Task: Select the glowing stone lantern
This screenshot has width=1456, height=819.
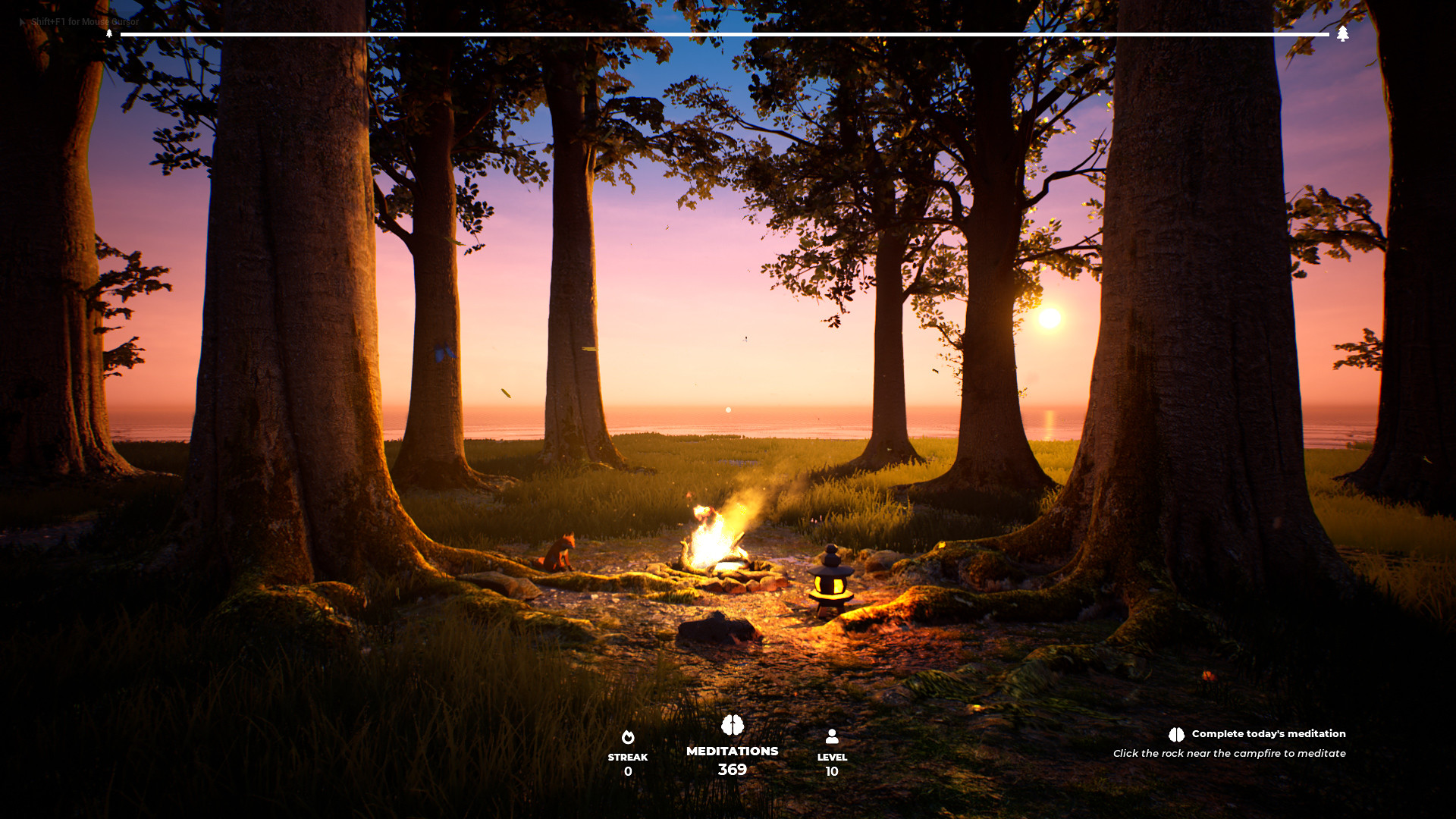Action: click(x=830, y=584)
